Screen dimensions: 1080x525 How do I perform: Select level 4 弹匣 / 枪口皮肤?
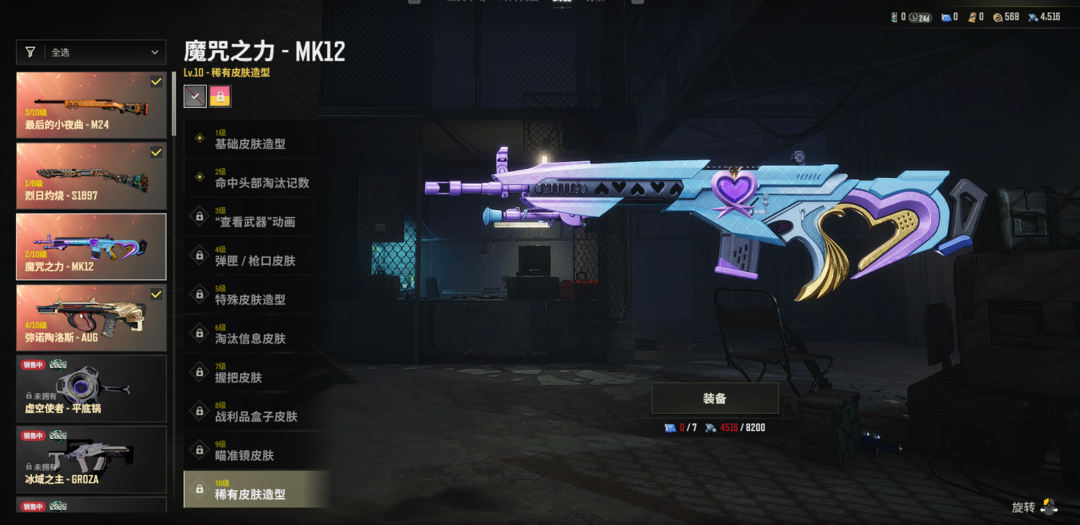(256, 256)
